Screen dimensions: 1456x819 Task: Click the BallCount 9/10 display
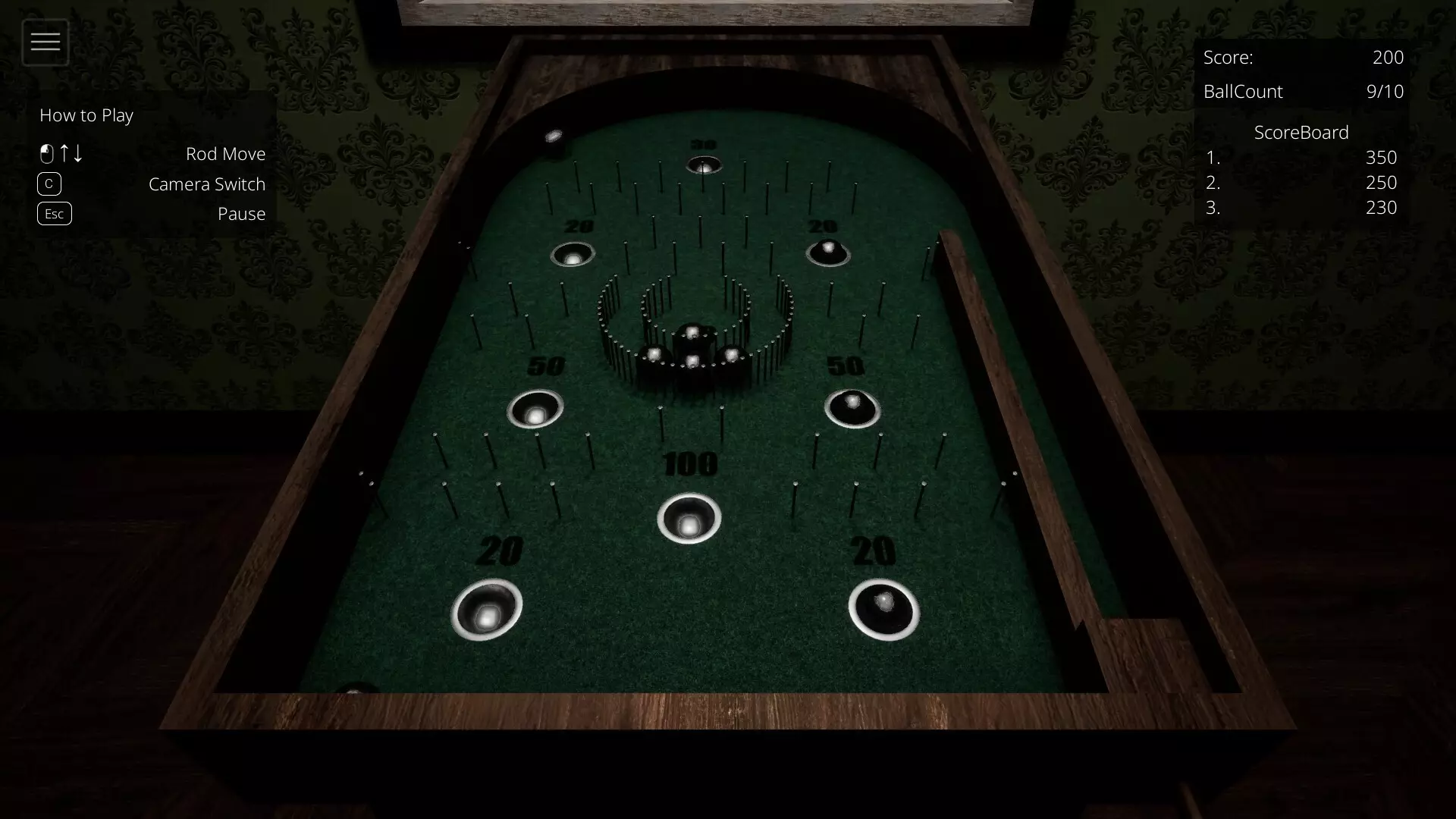(x=1385, y=91)
